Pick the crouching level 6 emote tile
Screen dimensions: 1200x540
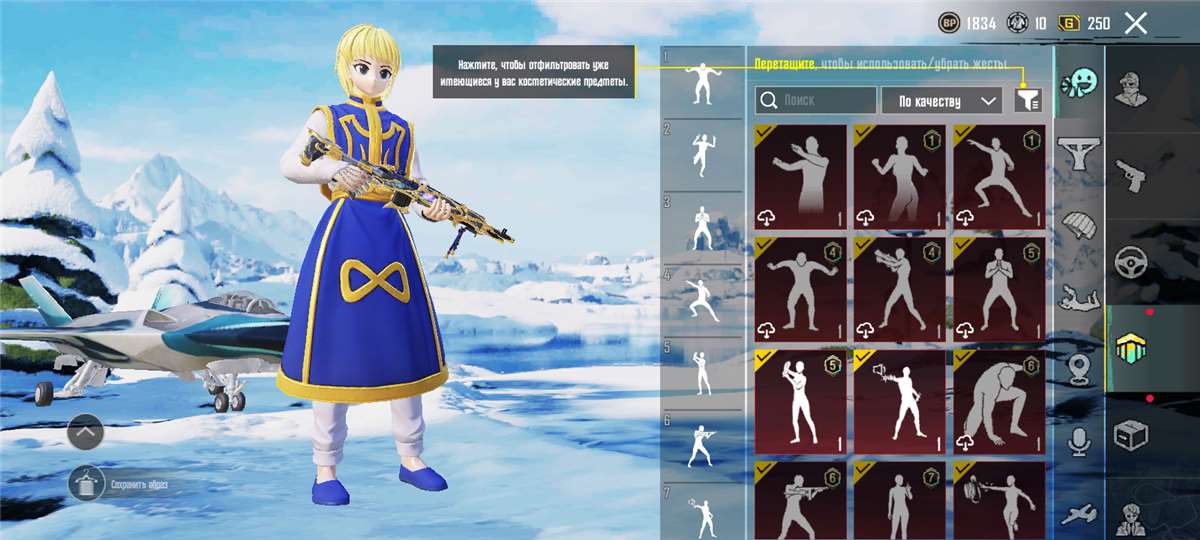(x=999, y=402)
